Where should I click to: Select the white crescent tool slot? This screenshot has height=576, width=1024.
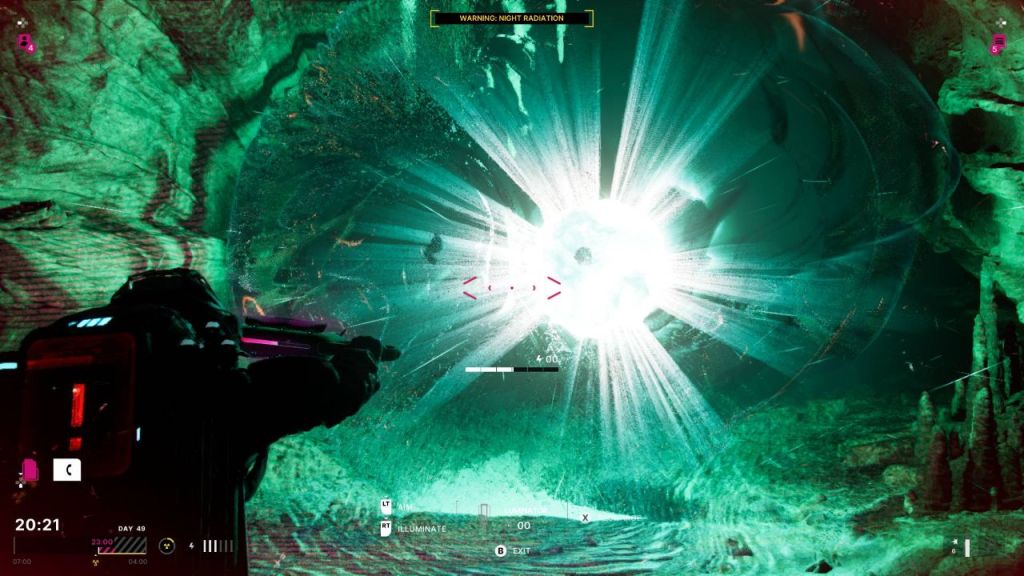pyautogui.click(x=67, y=470)
